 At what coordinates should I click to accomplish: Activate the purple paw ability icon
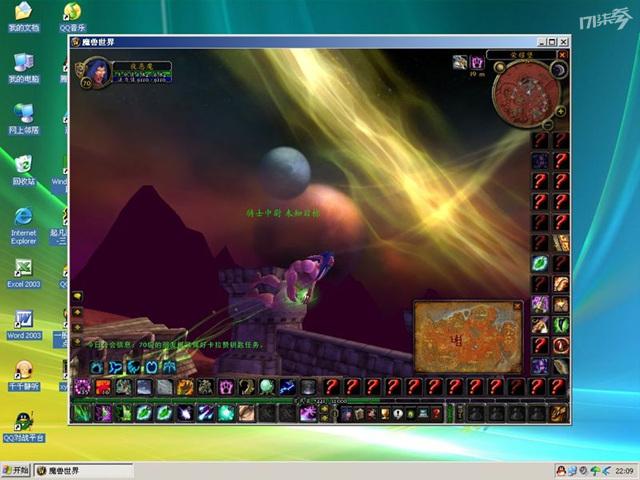point(227,387)
